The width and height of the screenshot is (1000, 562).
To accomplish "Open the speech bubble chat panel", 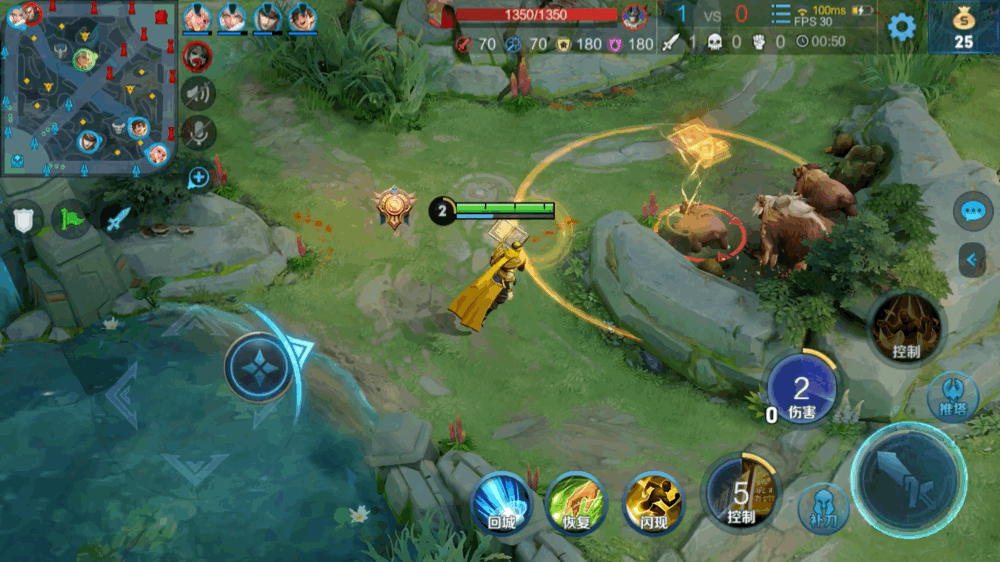I will click(x=973, y=211).
